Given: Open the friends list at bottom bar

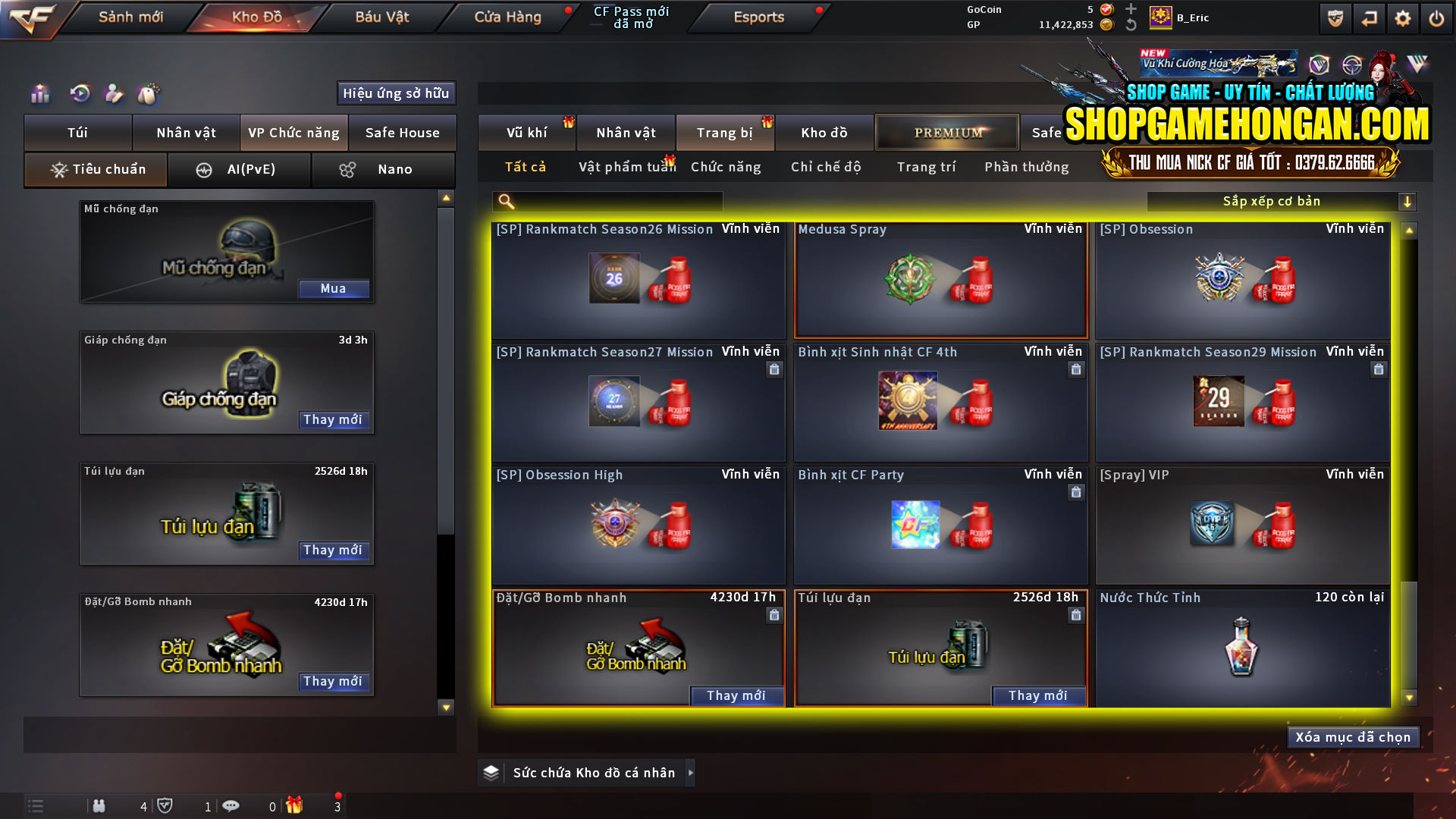Looking at the screenshot, I should point(99,805).
